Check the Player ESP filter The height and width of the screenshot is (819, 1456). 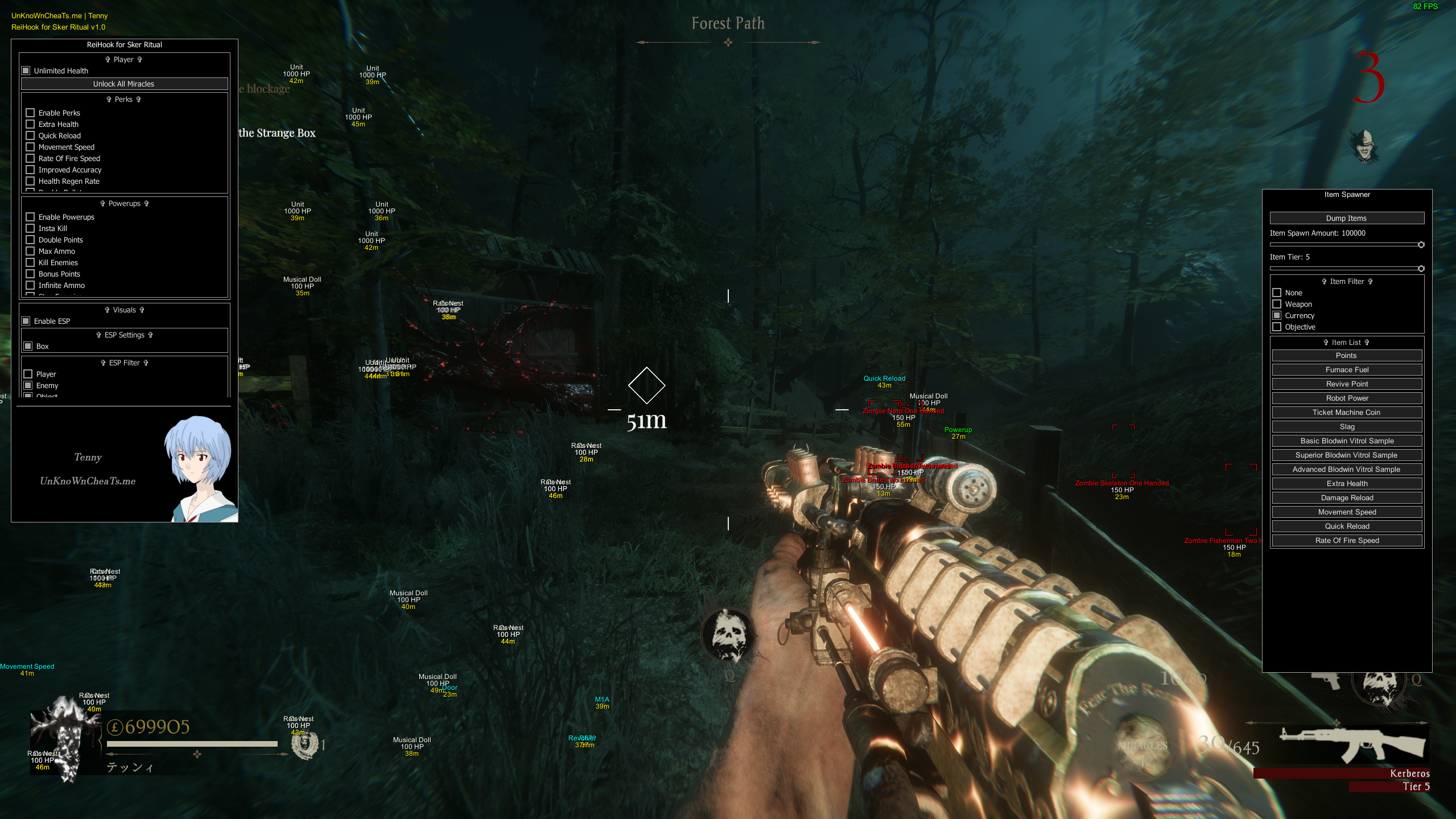point(28,374)
